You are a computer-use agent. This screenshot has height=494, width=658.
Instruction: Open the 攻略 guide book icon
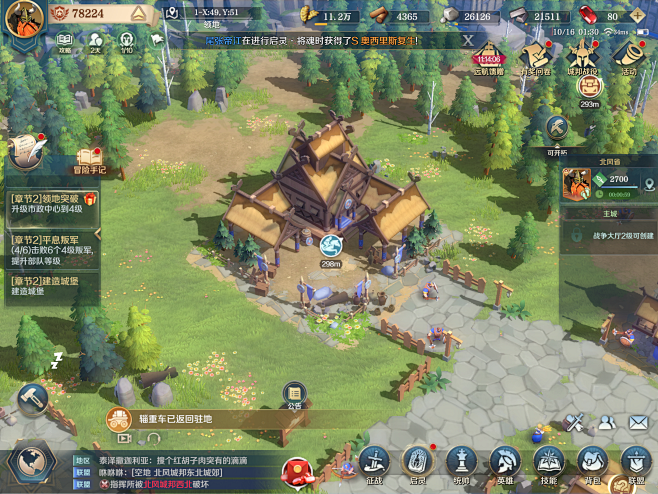click(65, 39)
